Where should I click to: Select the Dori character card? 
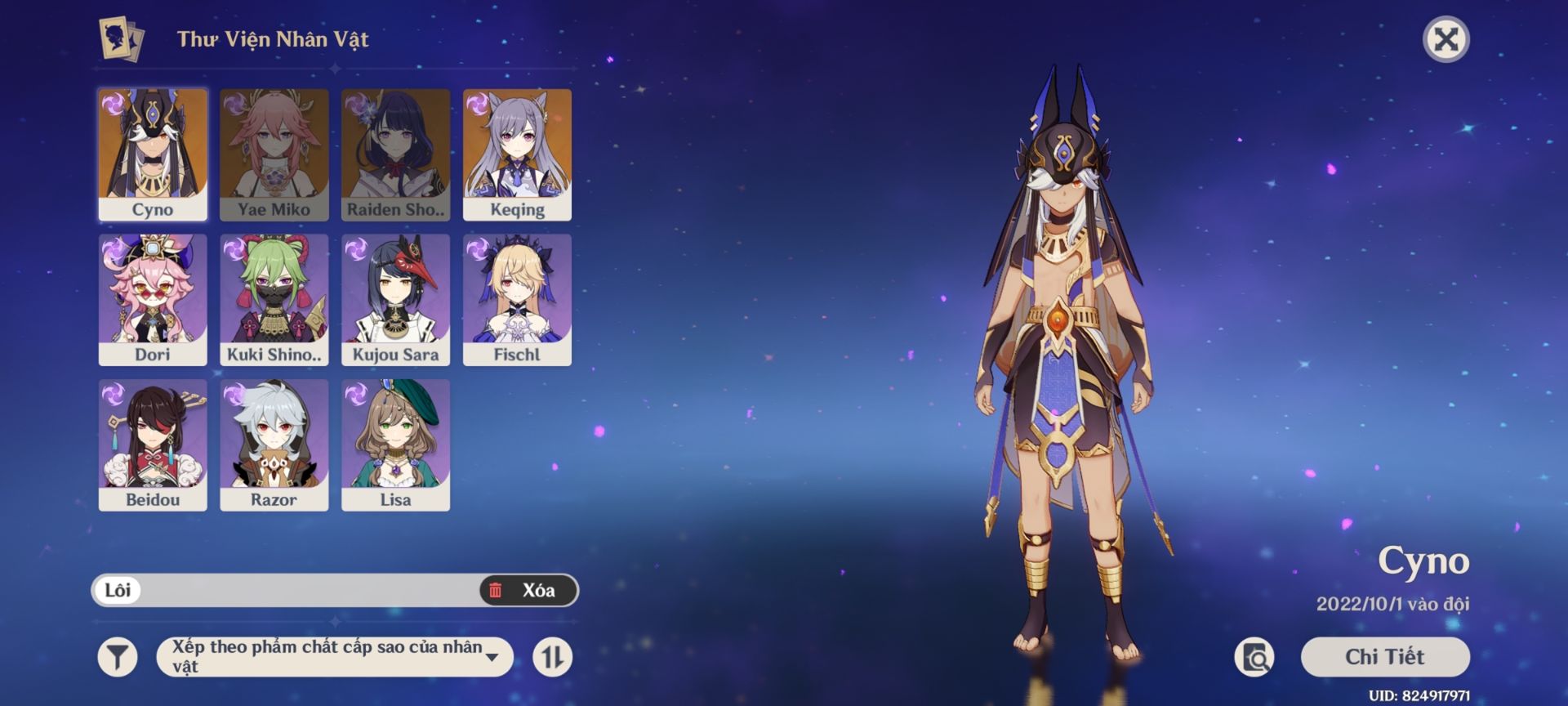[x=153, y=299]
